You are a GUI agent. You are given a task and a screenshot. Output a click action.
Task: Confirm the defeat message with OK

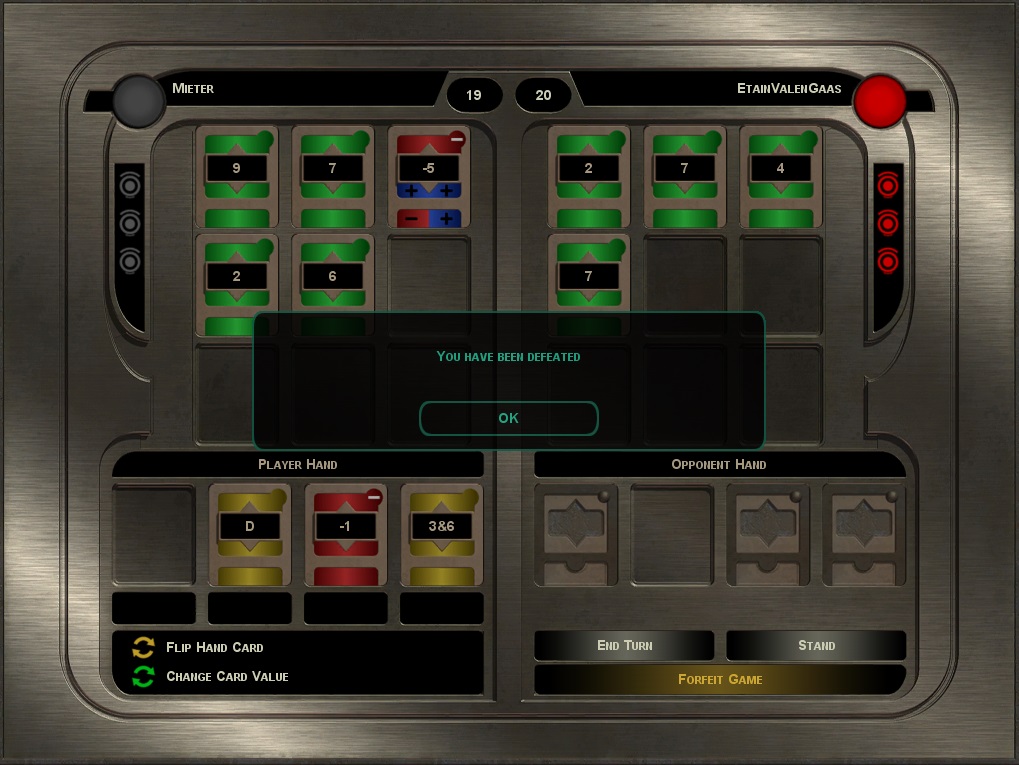click(x=508, y=418)
